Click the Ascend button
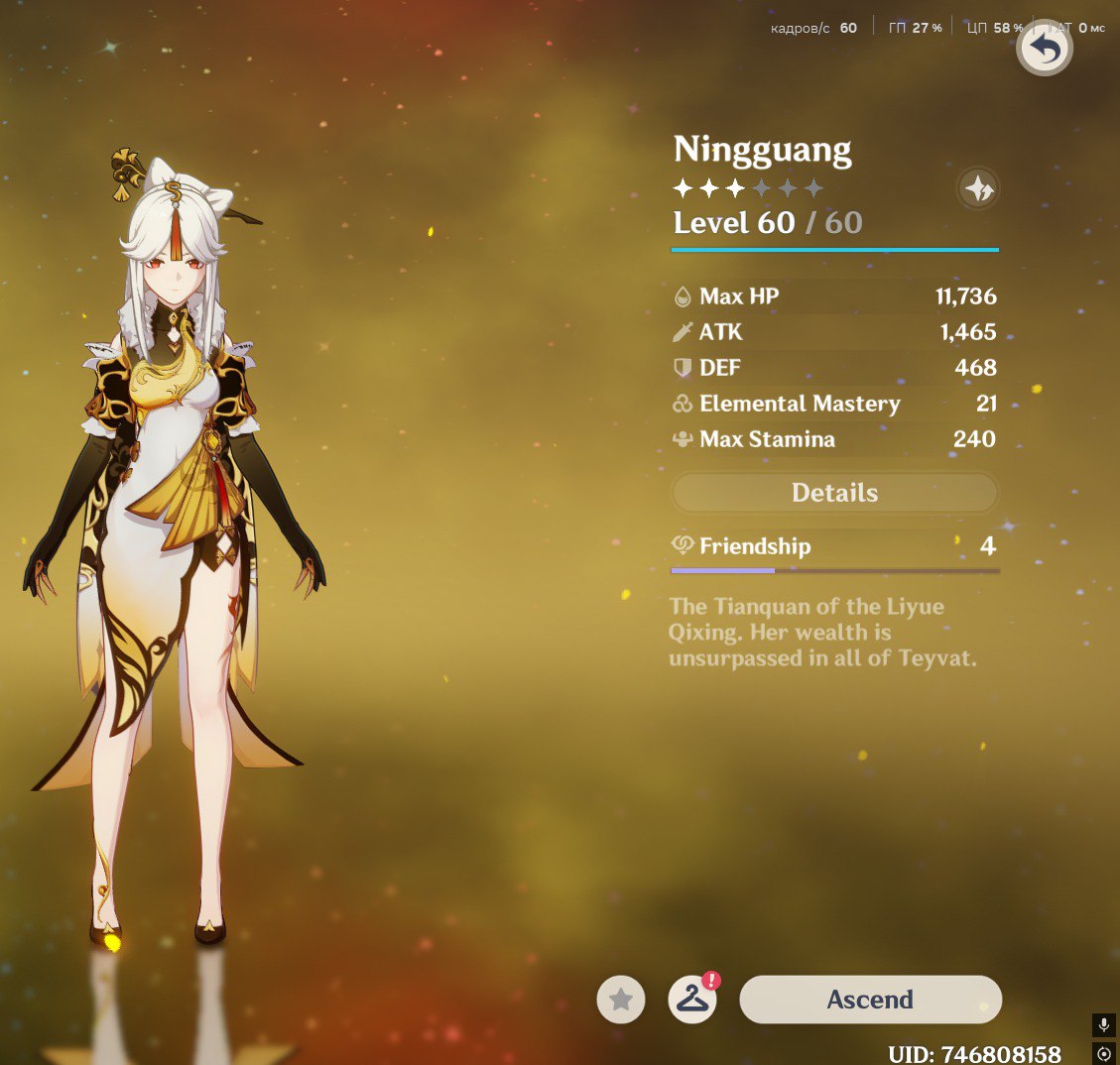 [x=870, y=1000]
